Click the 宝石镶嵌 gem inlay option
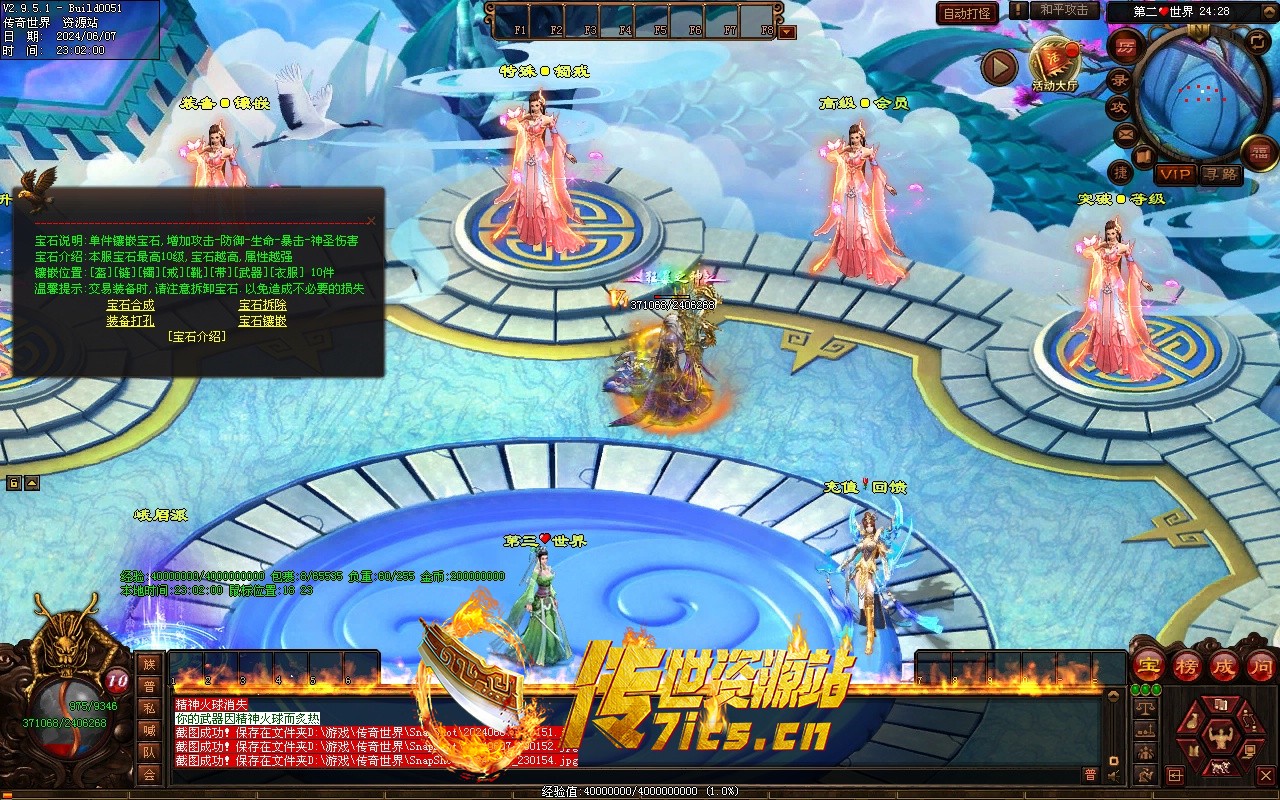 click(262, 321)
